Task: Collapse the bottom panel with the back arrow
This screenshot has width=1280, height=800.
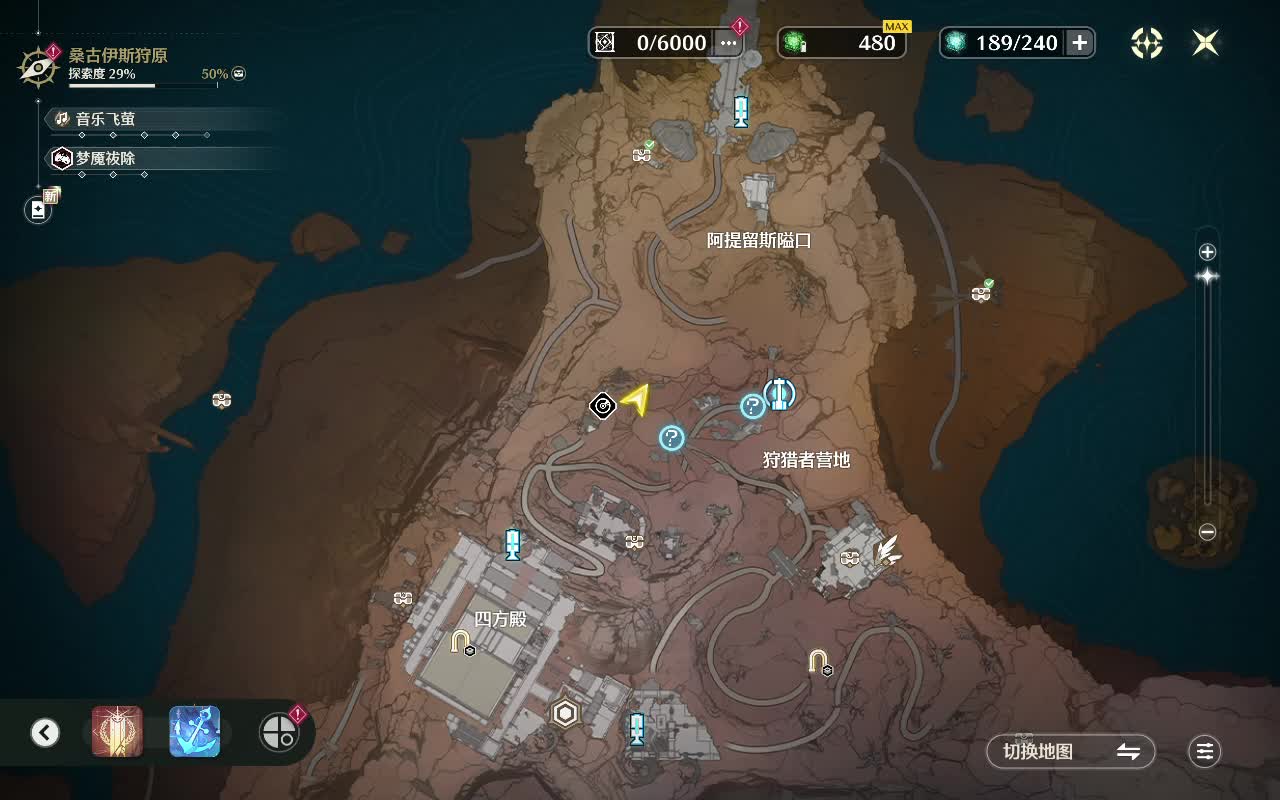Action: [45, 733]
